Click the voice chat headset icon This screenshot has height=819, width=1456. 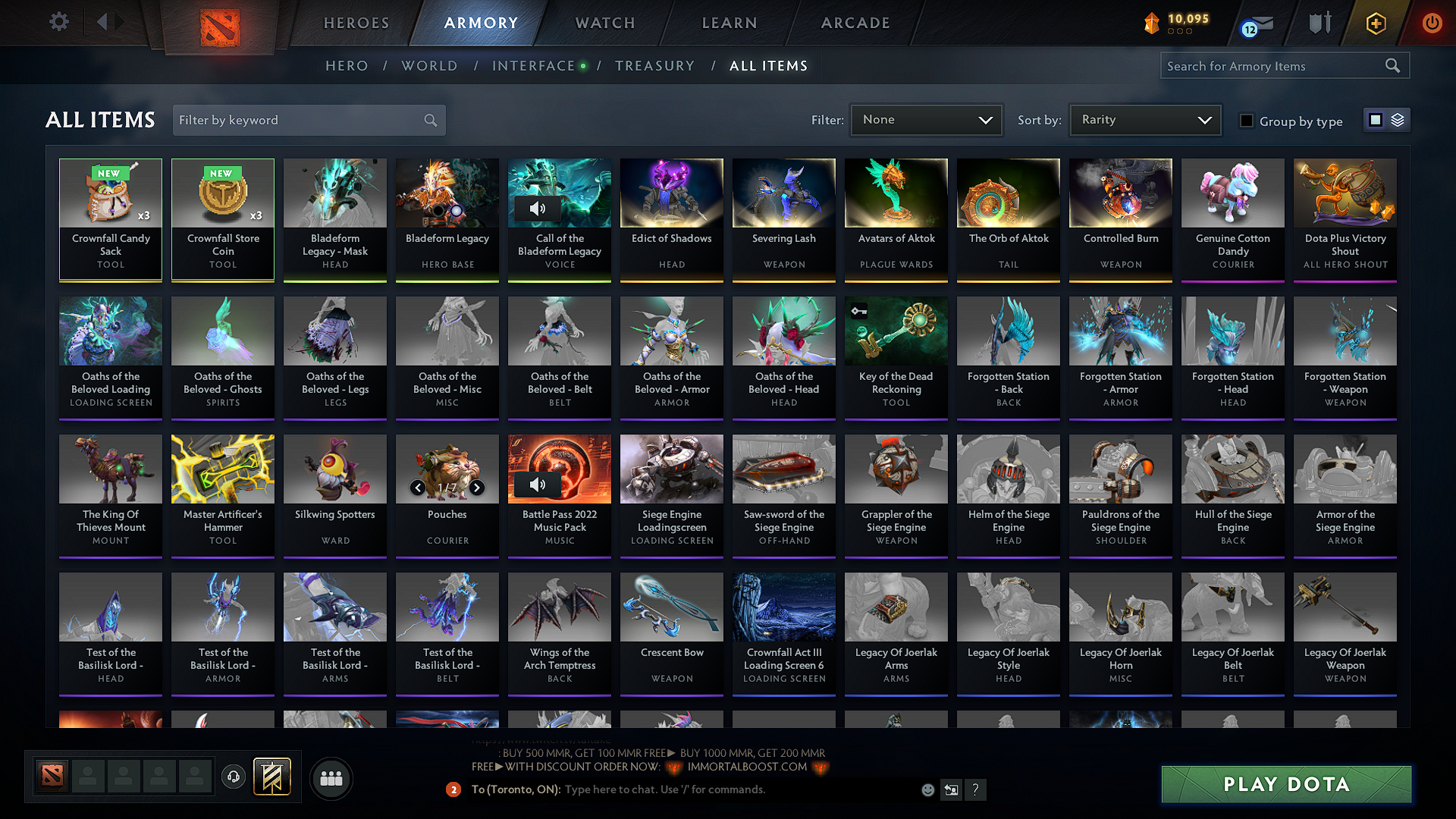(233, 777)
